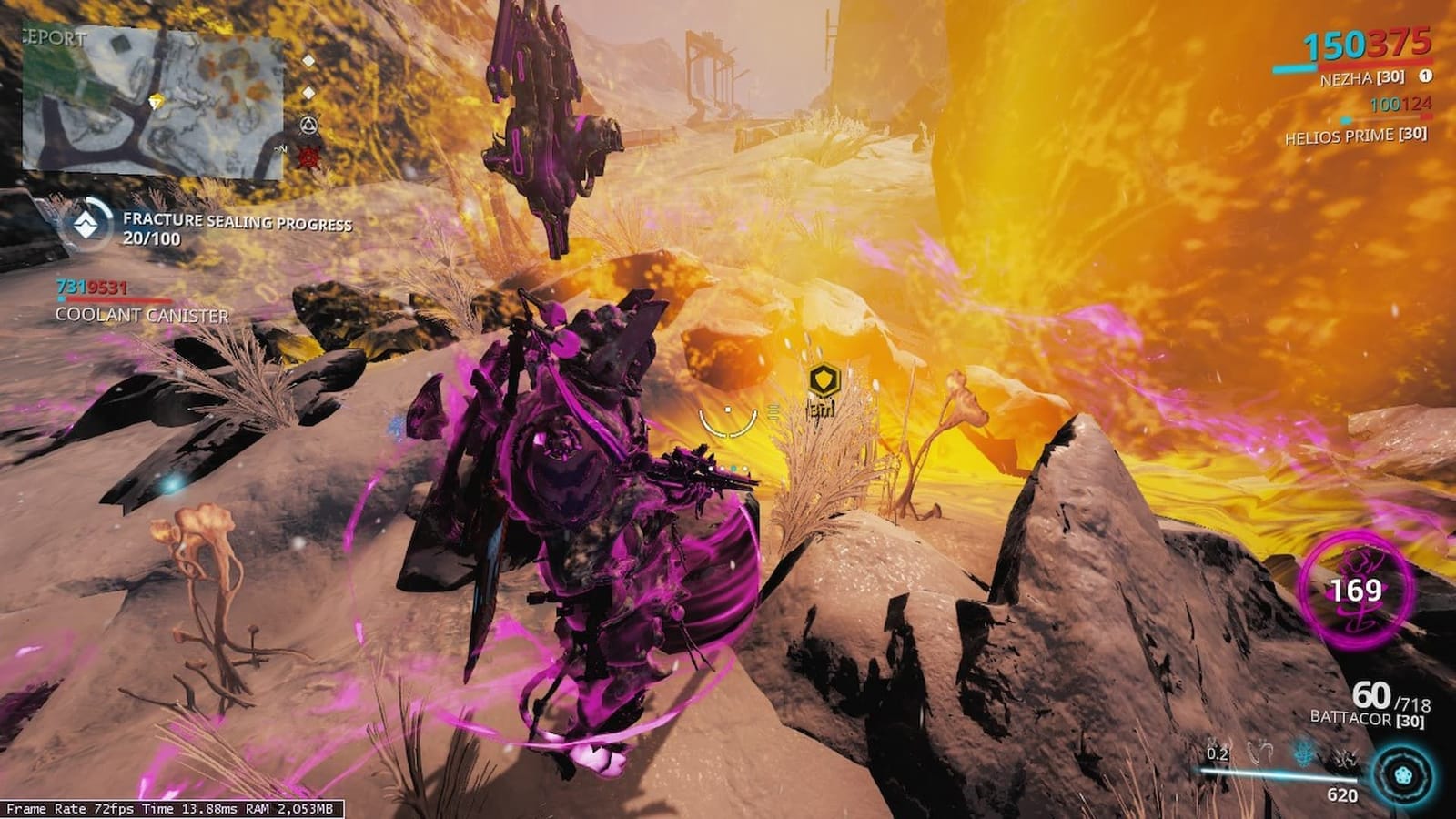Click the circular faction emblem under the diamond markers
The image size is (1456, 819).
pyautogui.click(x=308, y=125)
